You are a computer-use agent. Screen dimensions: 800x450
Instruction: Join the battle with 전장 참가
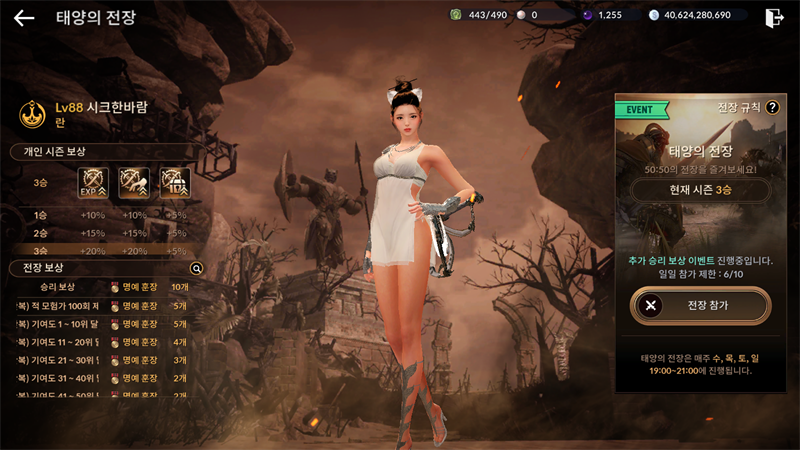(700, 306)
